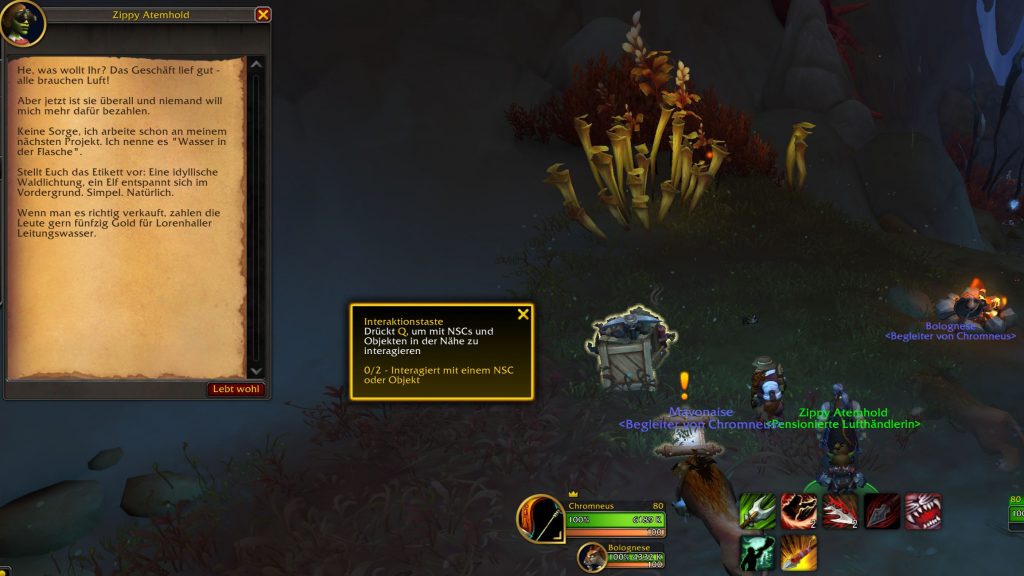Trigger the red serrated blade ability
The width and height of the screenshot is (1024, 576).
coord(840,511)
